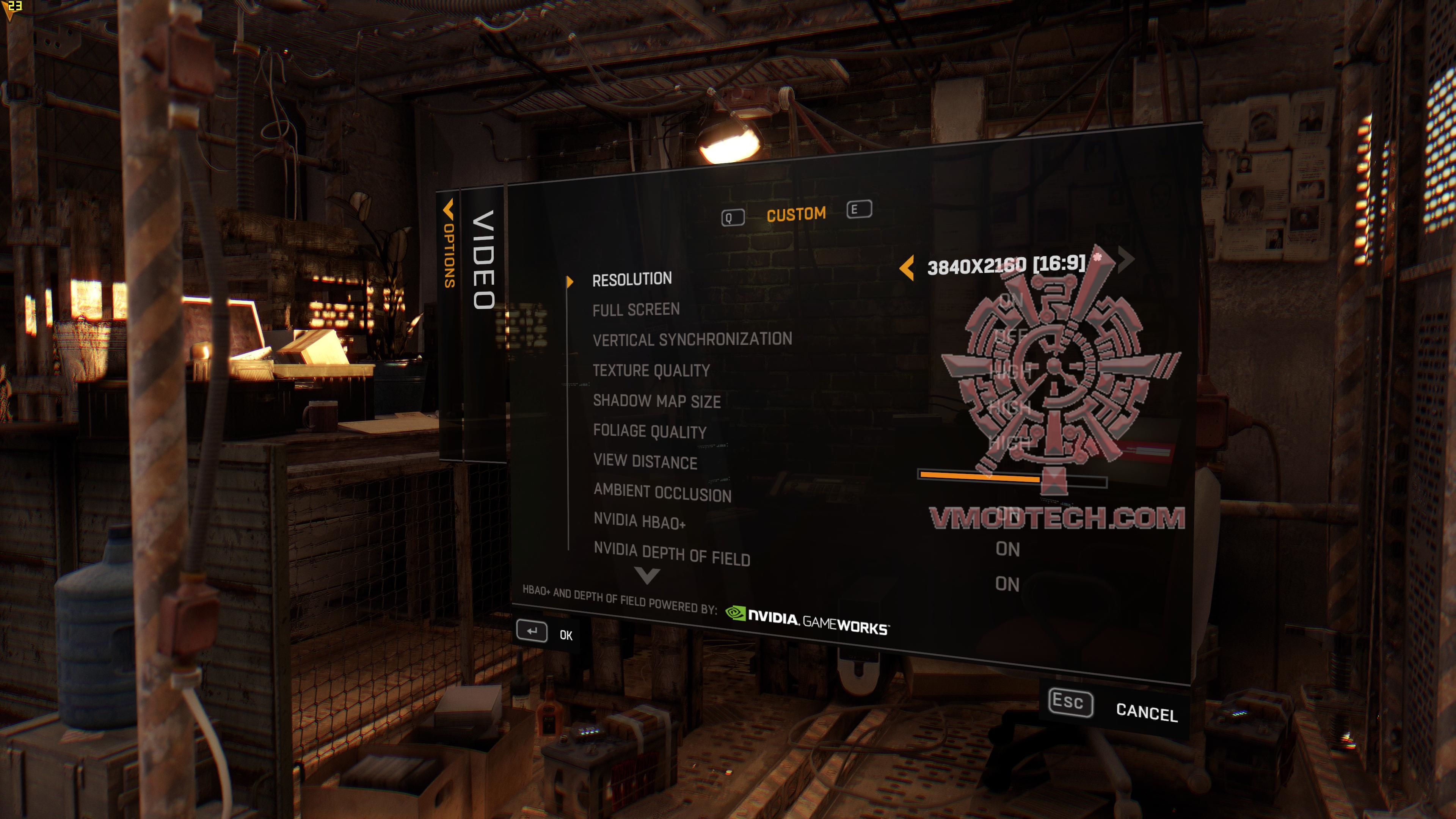Image resolution: width=1456 pixels, height=819 pixels.
Task: Choose the NVIDIA HBAO+ row
Action: pyautogui.click(x=639, y=521)
